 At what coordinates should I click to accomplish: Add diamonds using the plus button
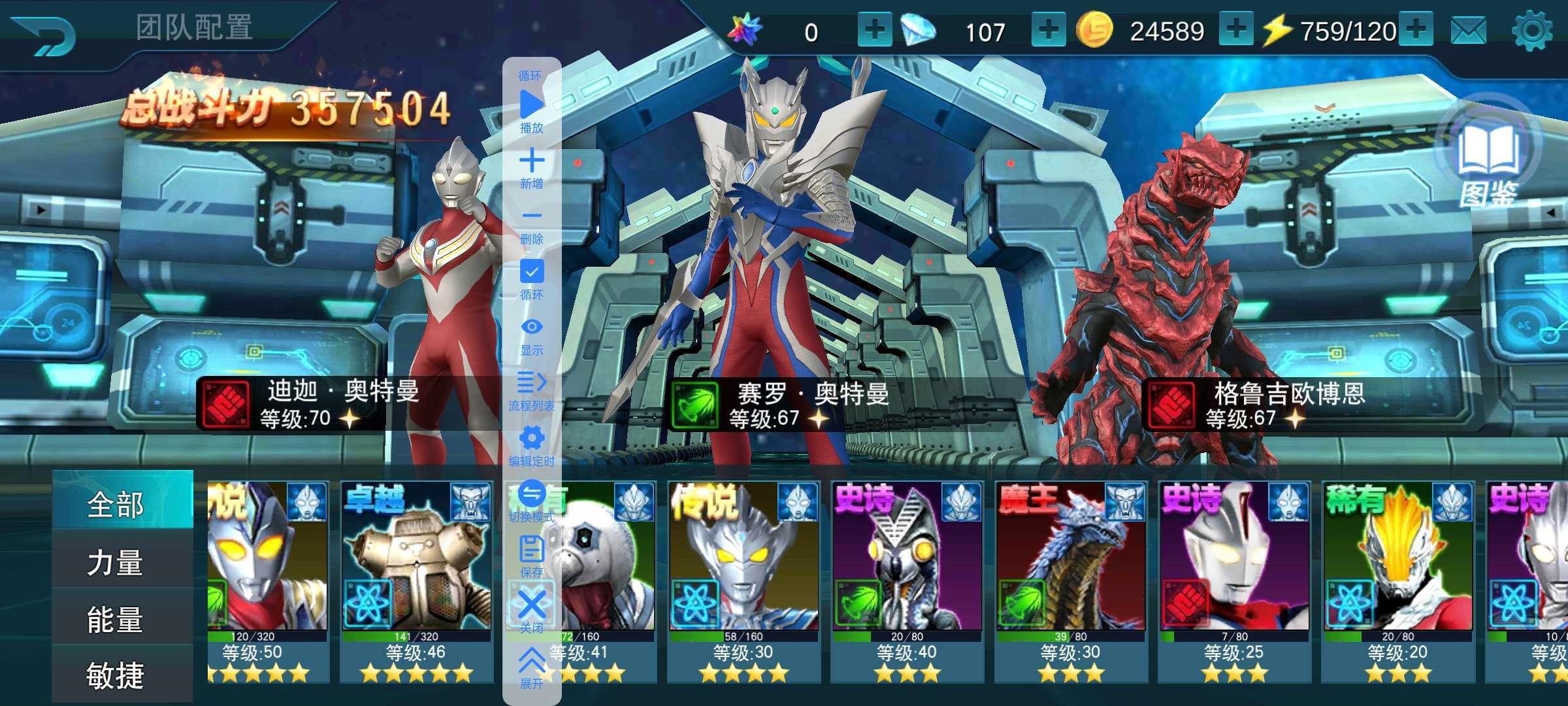coord(1048,30)
